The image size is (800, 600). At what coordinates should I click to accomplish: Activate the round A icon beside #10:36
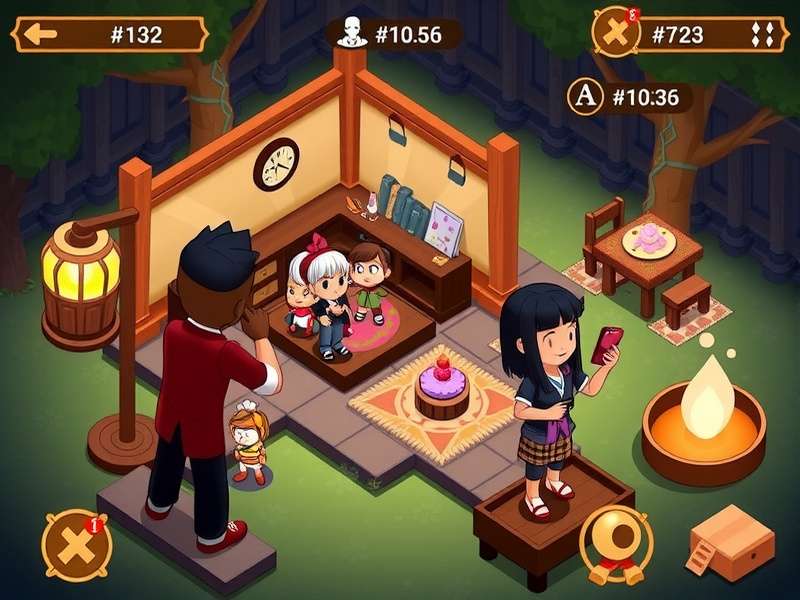coord(585,97)
